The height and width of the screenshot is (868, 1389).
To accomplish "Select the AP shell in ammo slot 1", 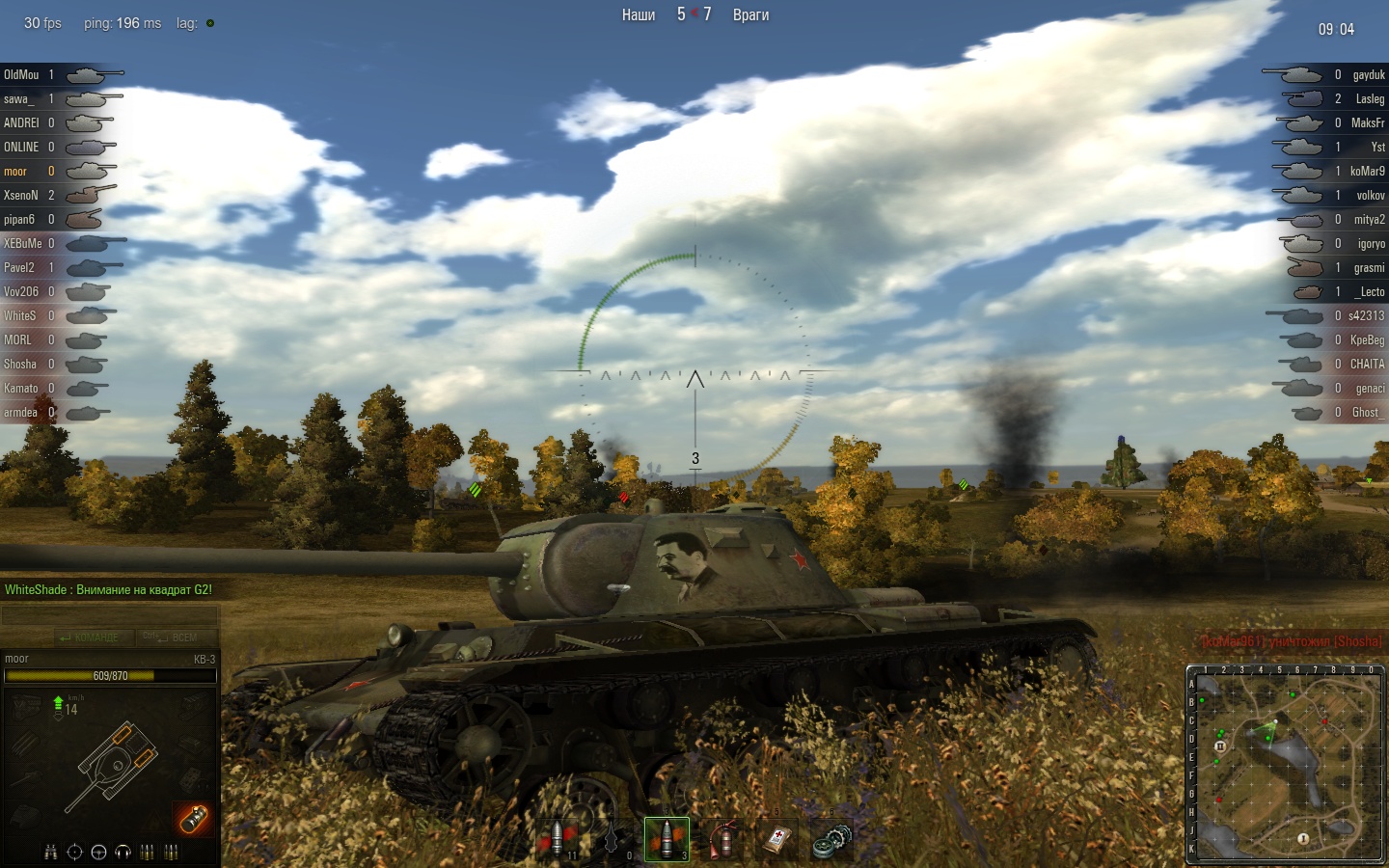I will [x=558, y=837].
